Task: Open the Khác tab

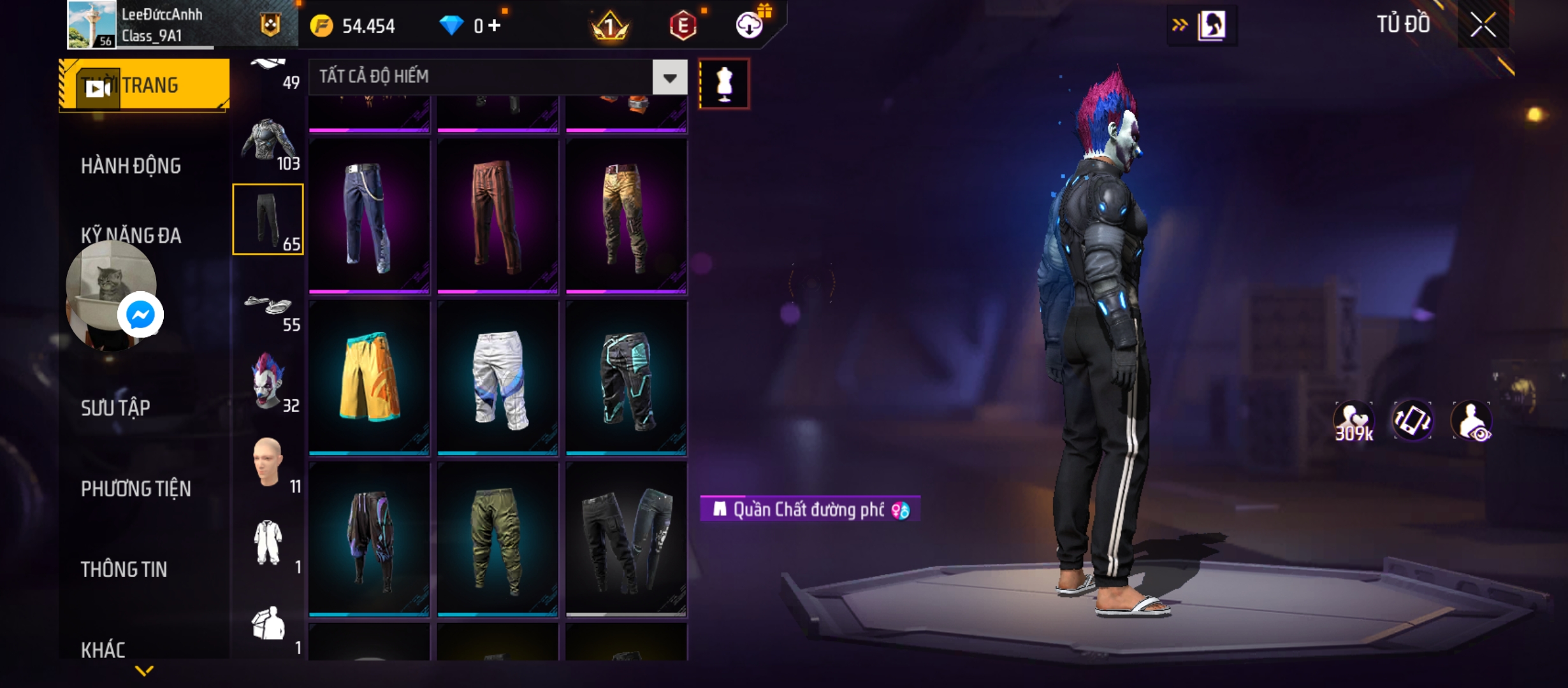Action: point(103,650)
